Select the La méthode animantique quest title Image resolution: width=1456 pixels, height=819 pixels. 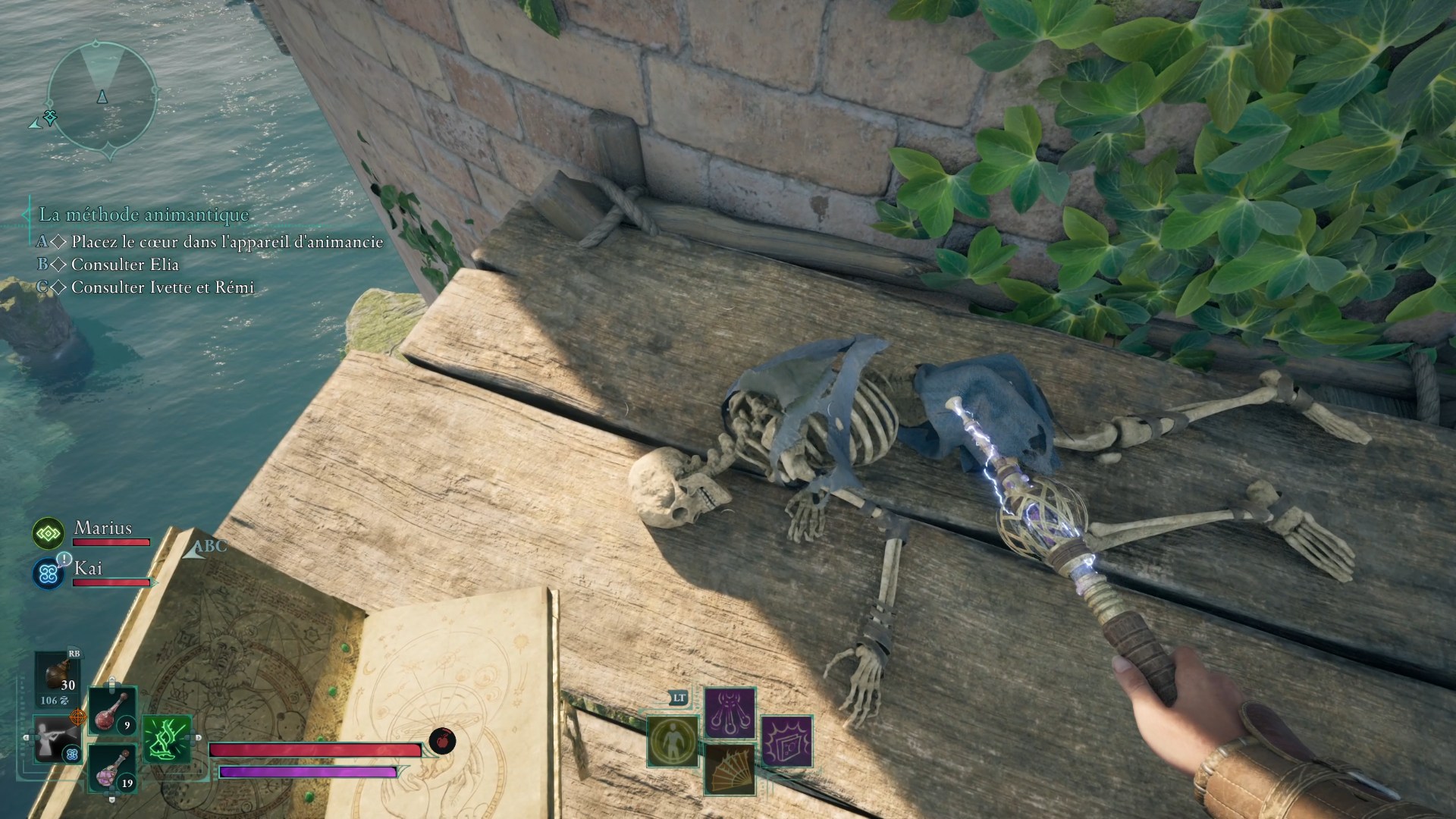point(144,215)
